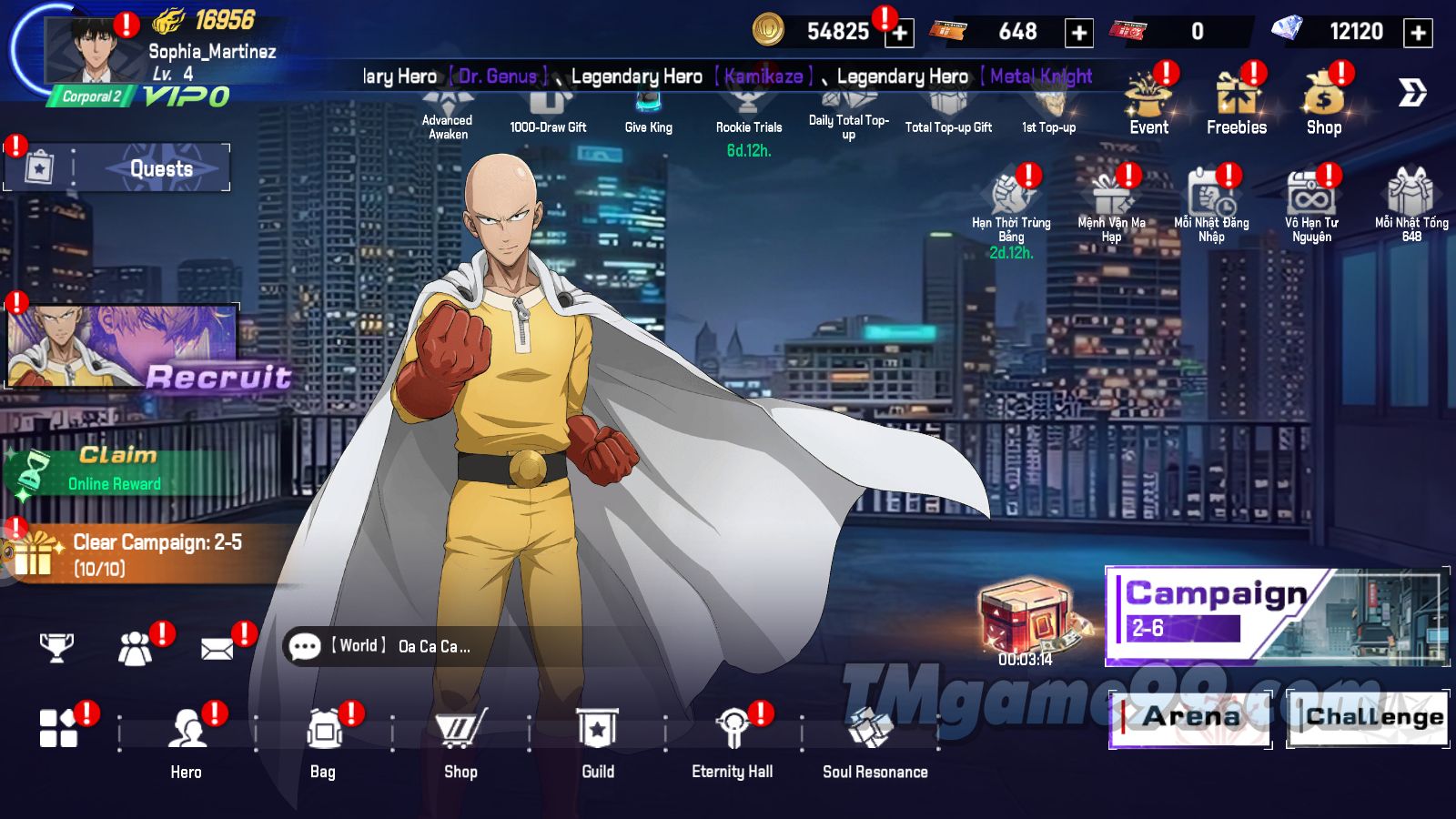This screenshot has width=1456, height=819.
Task: Open the Quests panel
Action: pos(160,168)
